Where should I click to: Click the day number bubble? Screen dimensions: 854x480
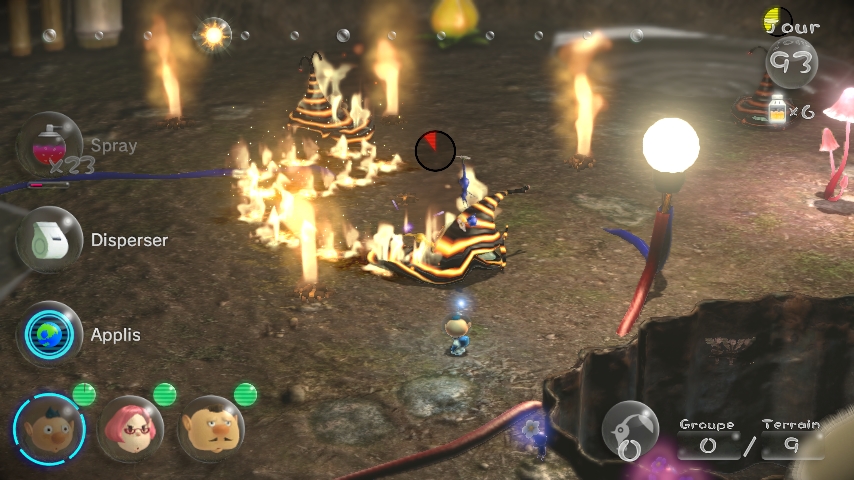pos(791,63)
